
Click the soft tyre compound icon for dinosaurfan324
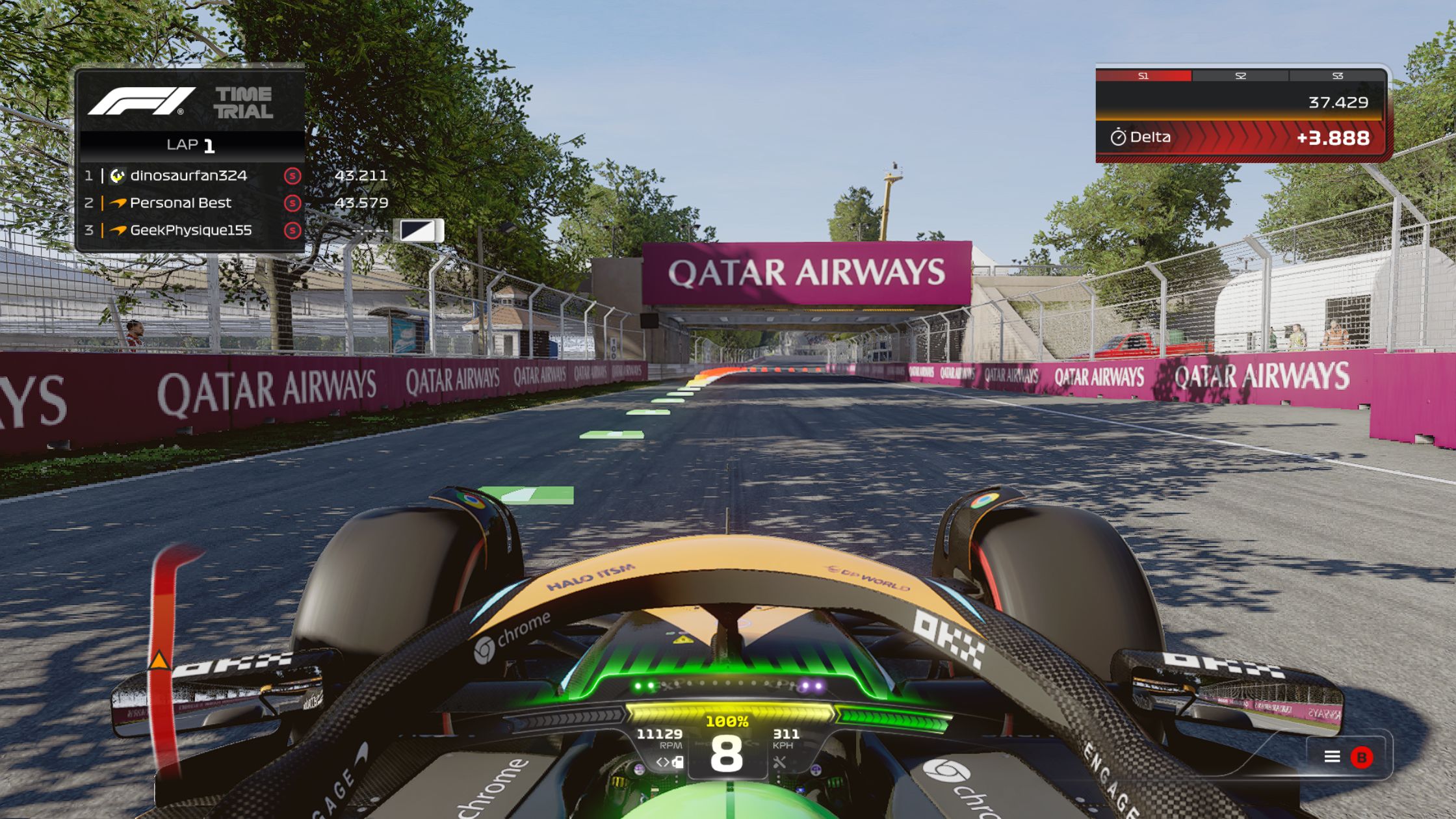292,176
